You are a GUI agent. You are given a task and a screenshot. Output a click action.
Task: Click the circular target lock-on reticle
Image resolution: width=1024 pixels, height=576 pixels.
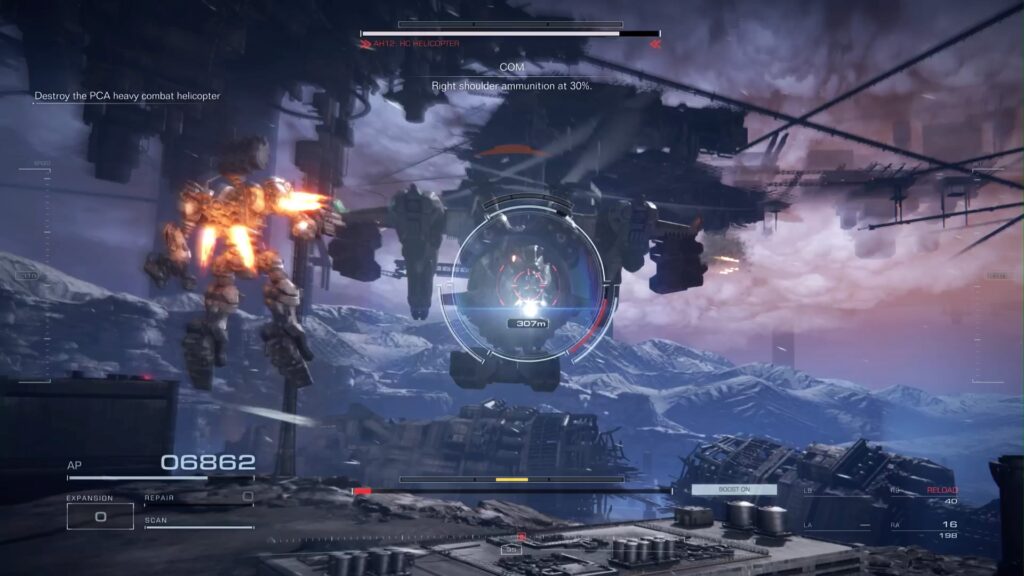(x=528, y=280)
